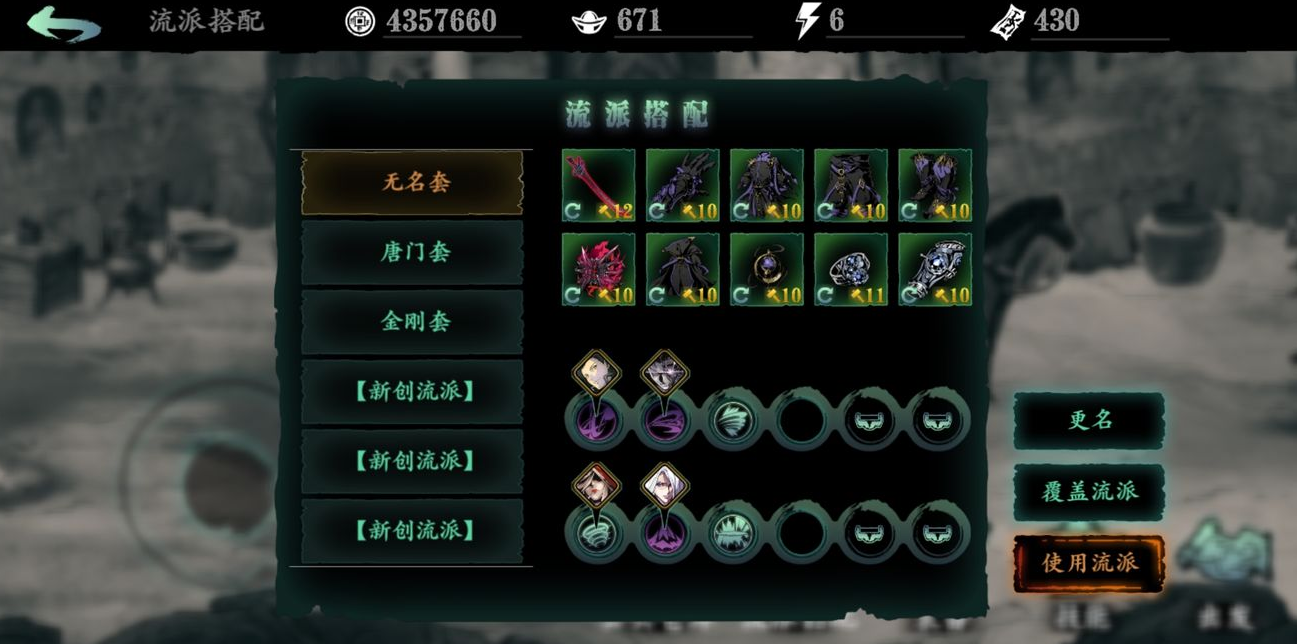Click the 更名 rename button

tap(1089, 420)
